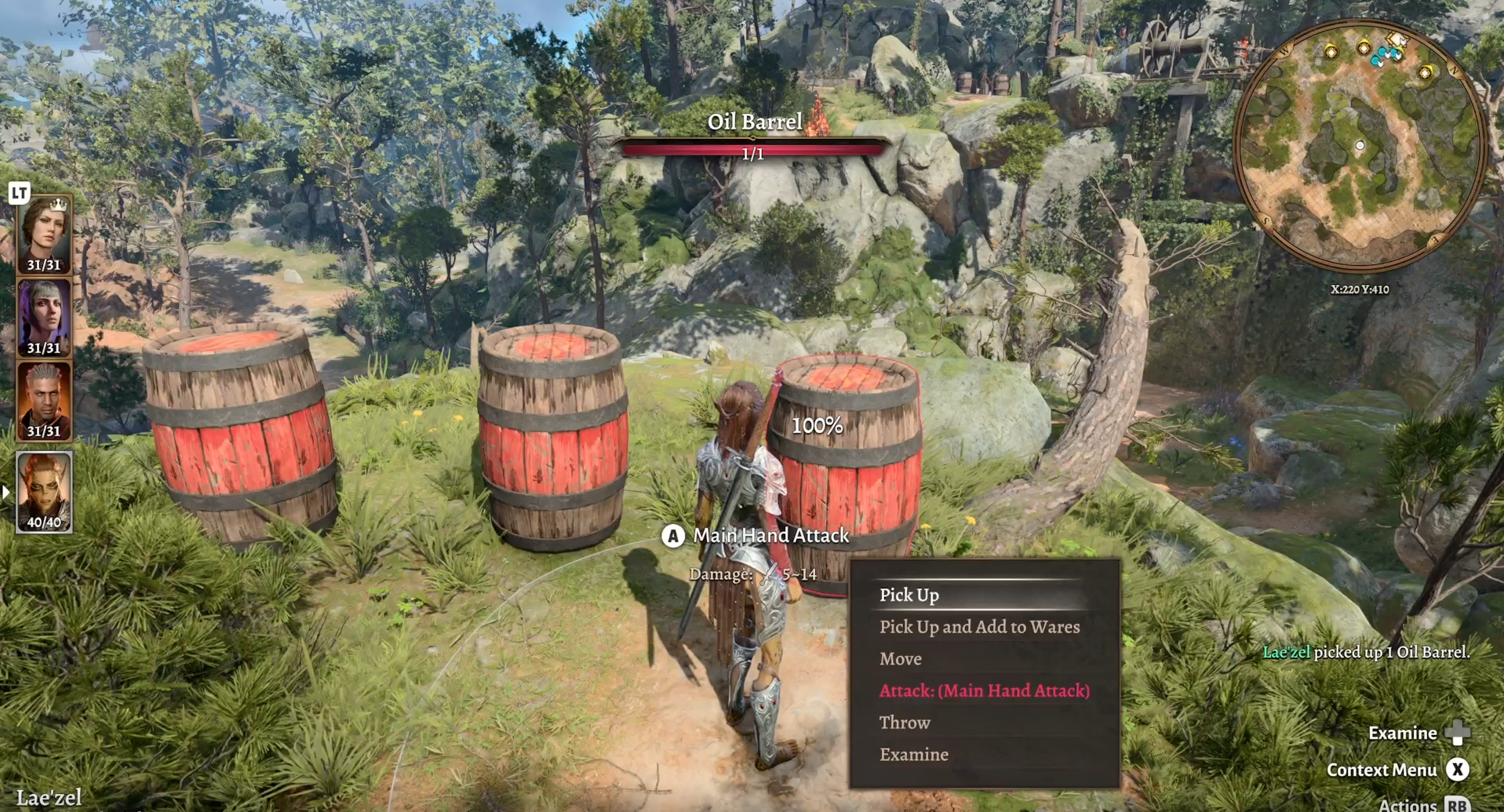Select Lae'zel's portrait with 40/40 health
Screen dimensions: 1504x812
(44, 492)
